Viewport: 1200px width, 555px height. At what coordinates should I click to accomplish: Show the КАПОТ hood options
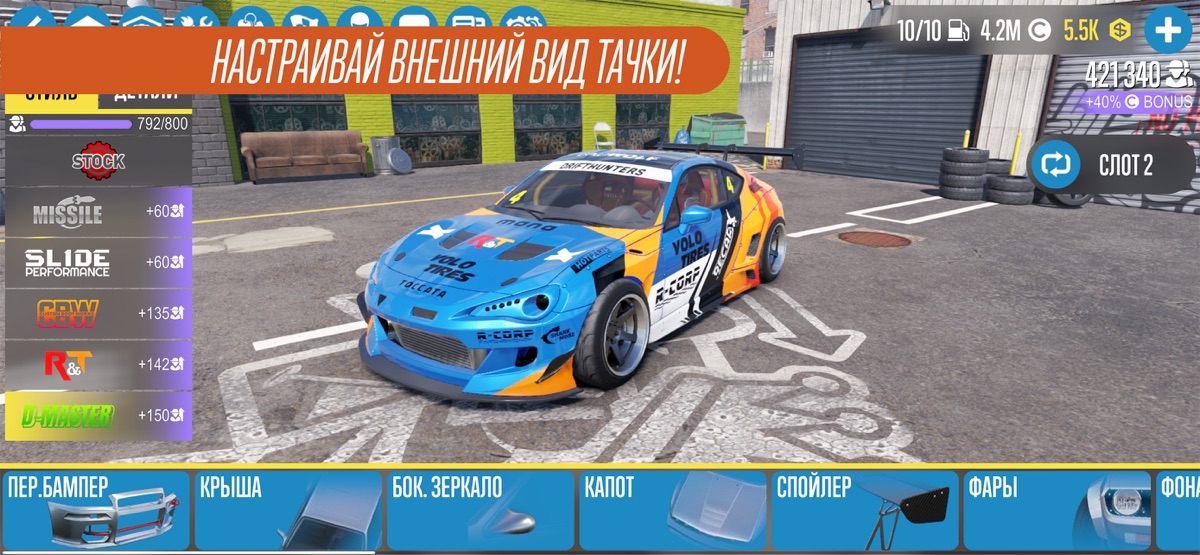(673, 511)
